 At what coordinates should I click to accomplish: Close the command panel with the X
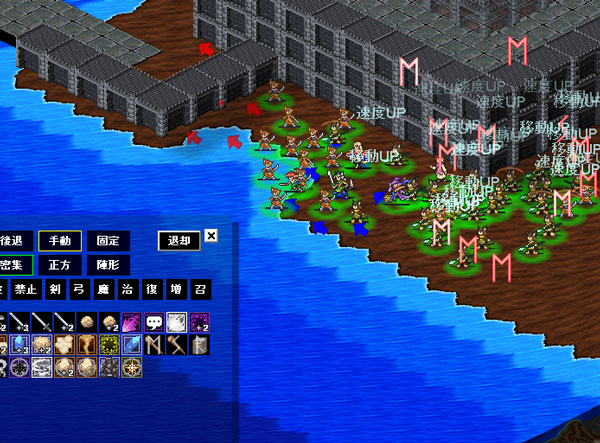pos(211,237)
